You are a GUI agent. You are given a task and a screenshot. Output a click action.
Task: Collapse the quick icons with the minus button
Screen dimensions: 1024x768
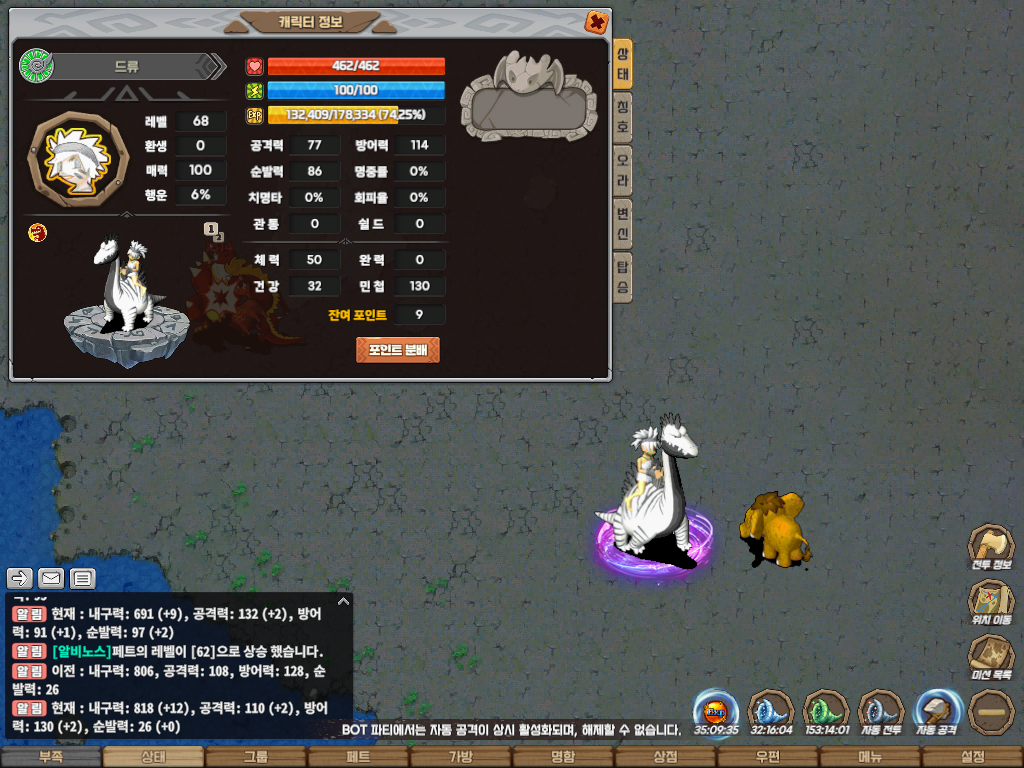coord(991,711)
